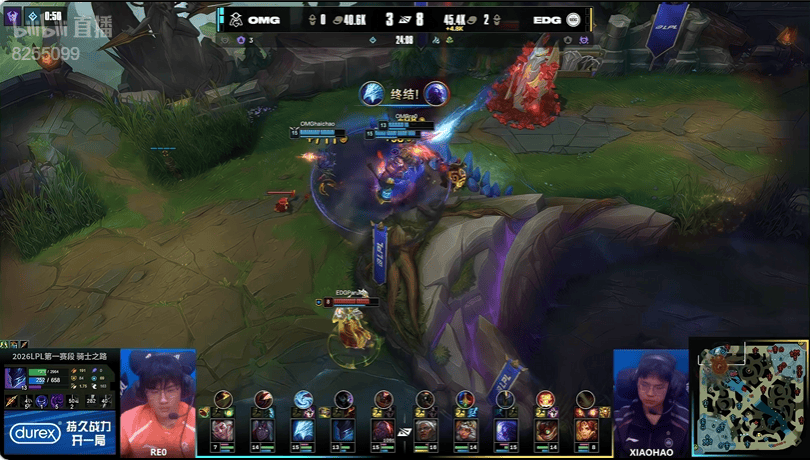Click the OMG team logo on scoreboard
810x460 pixels.
(235, 19)
